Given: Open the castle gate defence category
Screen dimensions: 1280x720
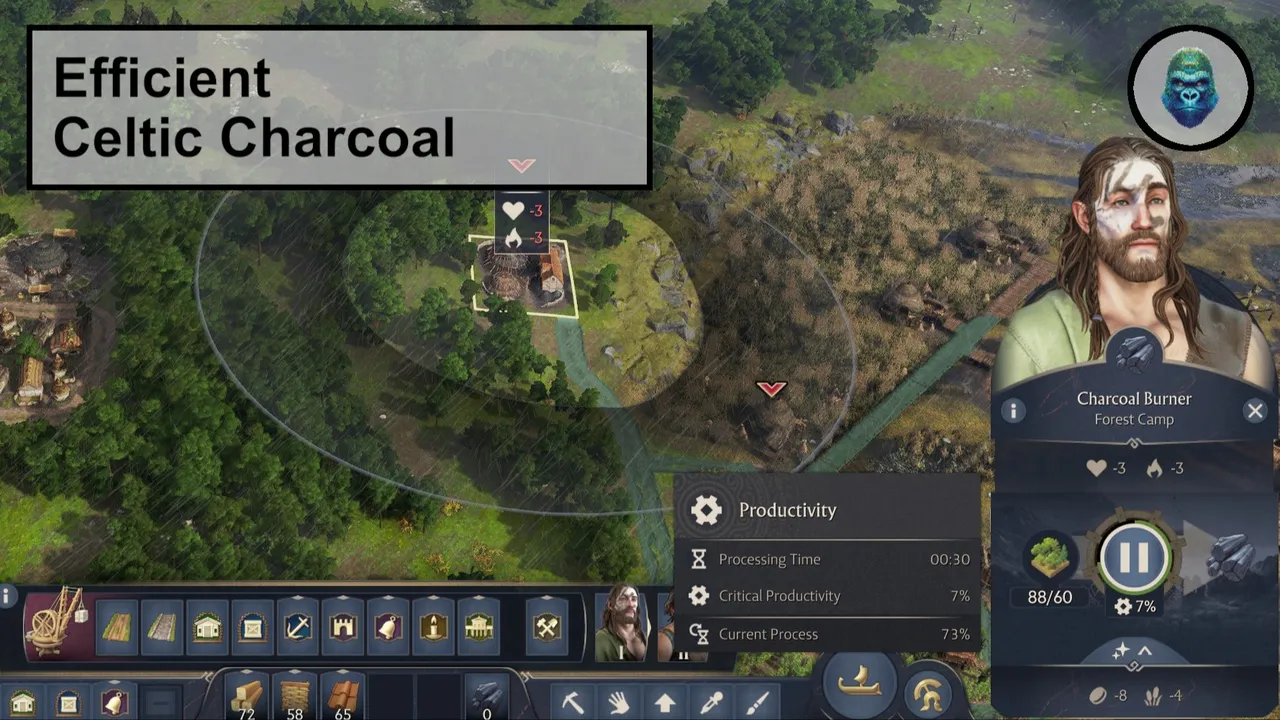Looking at the screenshot, I should (x=343, y=628).
